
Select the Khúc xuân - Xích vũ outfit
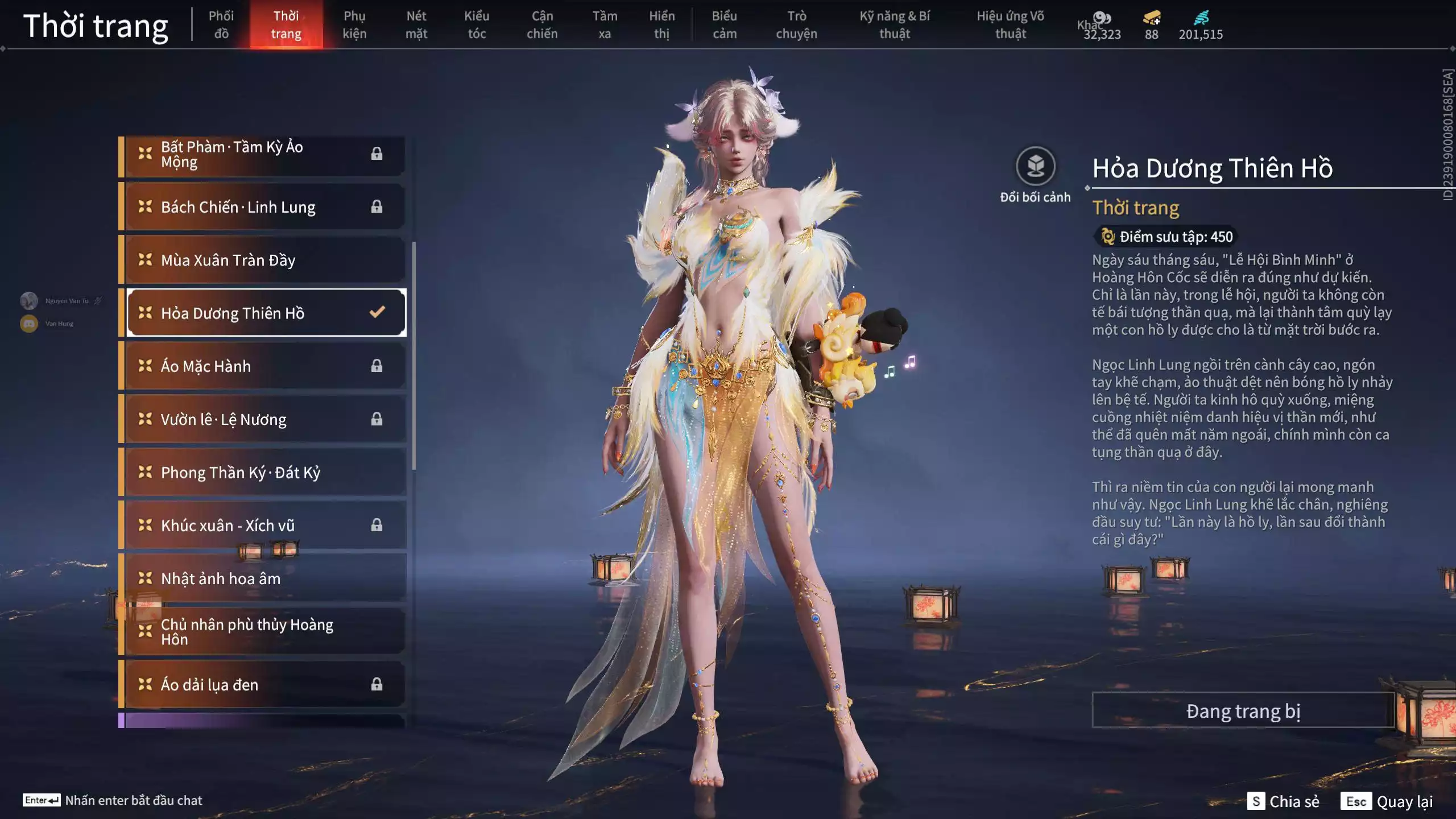tap(265, 525)
